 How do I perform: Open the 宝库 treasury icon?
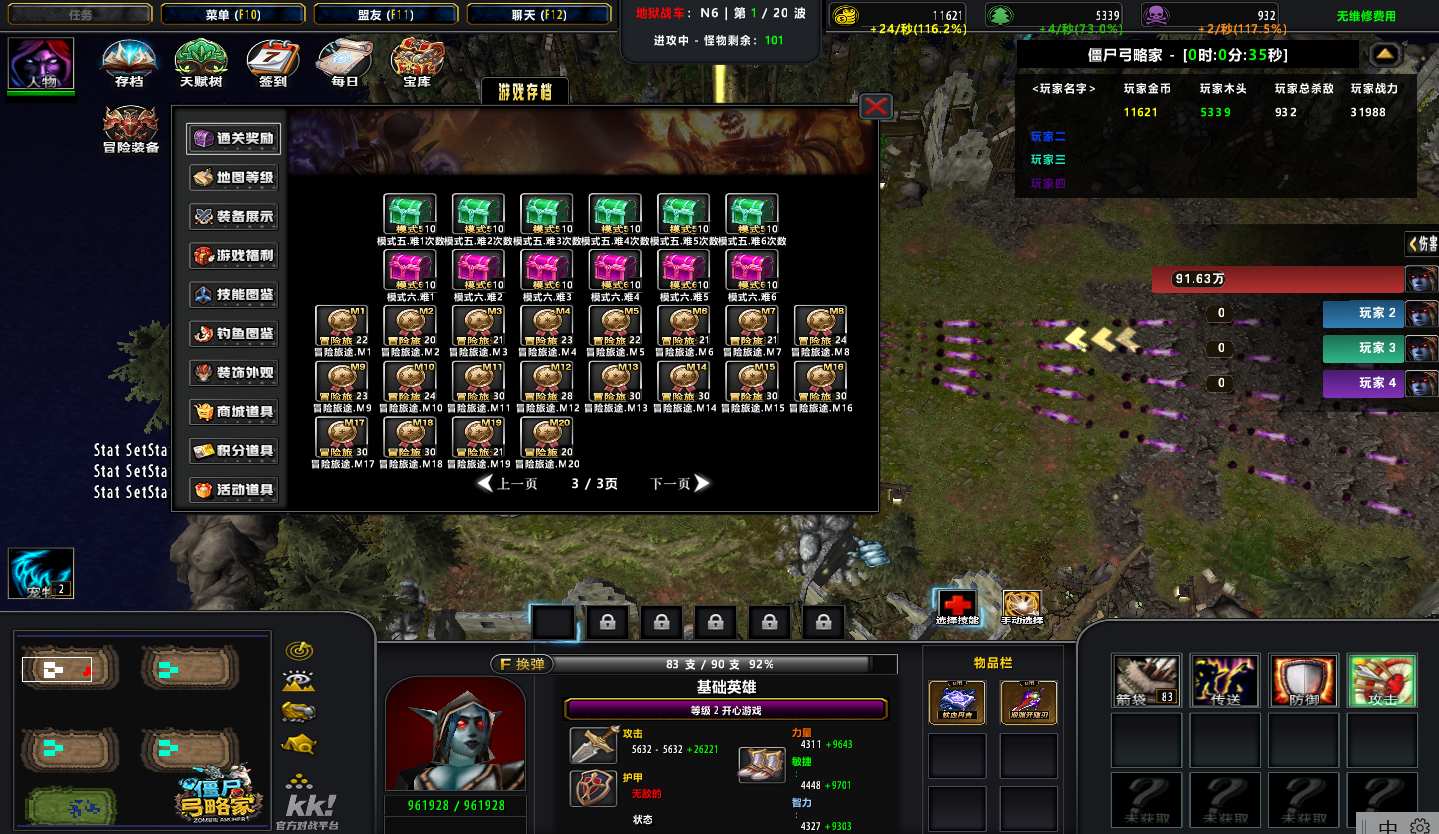pyautogui.click(x=416, y=62)
